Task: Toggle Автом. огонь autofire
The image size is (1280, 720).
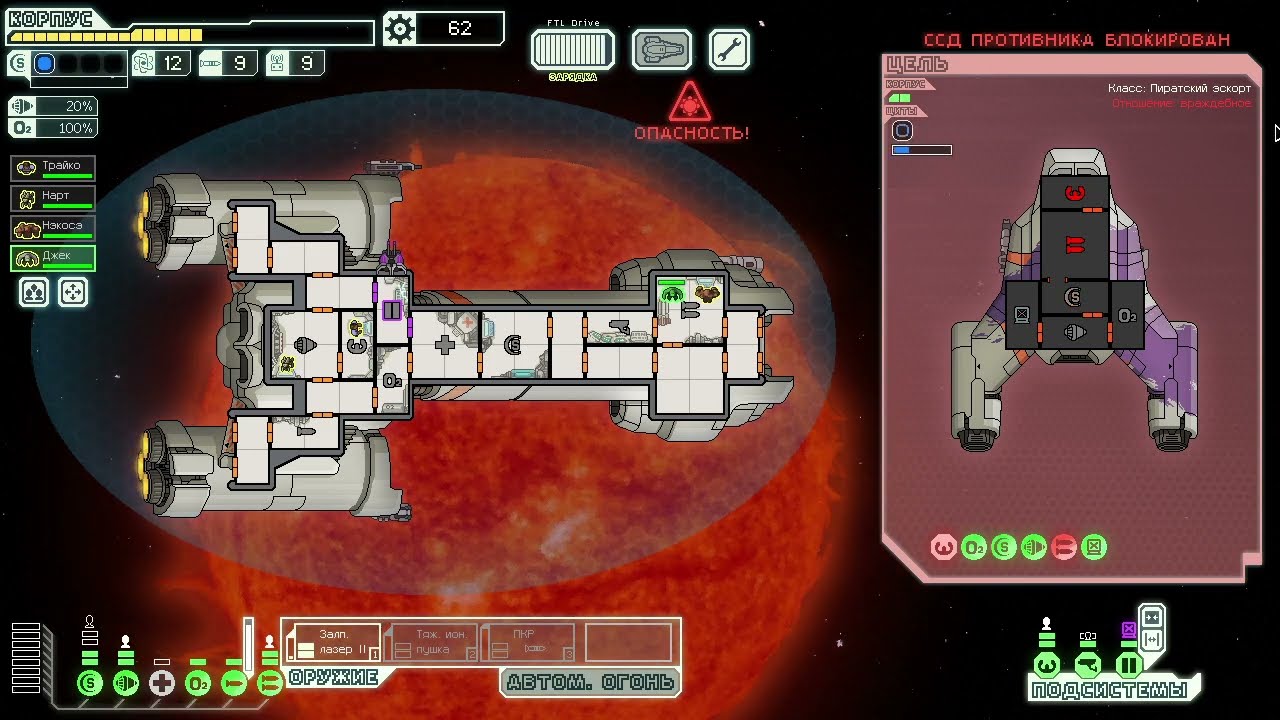Action: pyautogui.click(x=590, y=683)
